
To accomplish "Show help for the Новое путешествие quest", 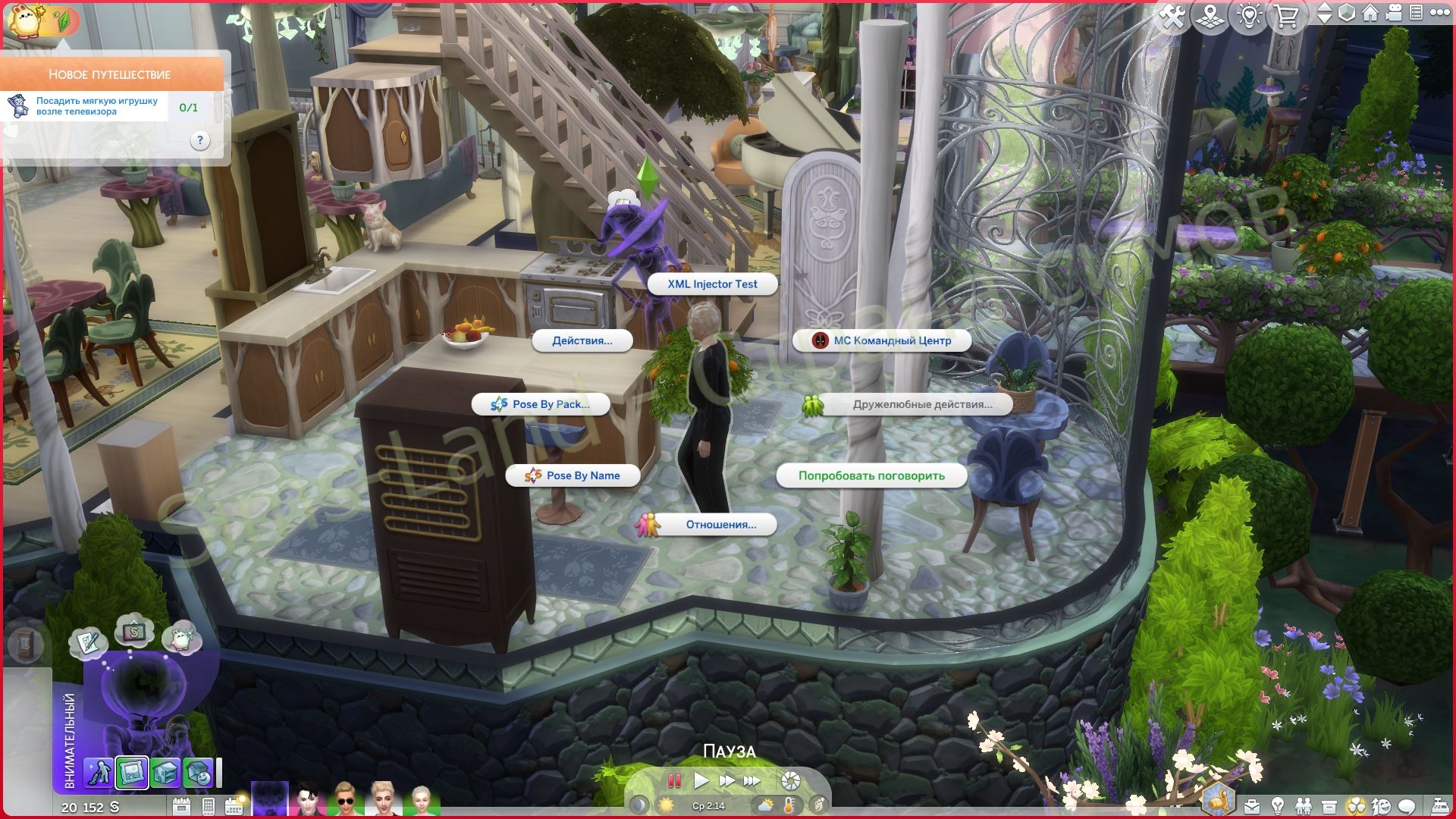I will [199, 140].
